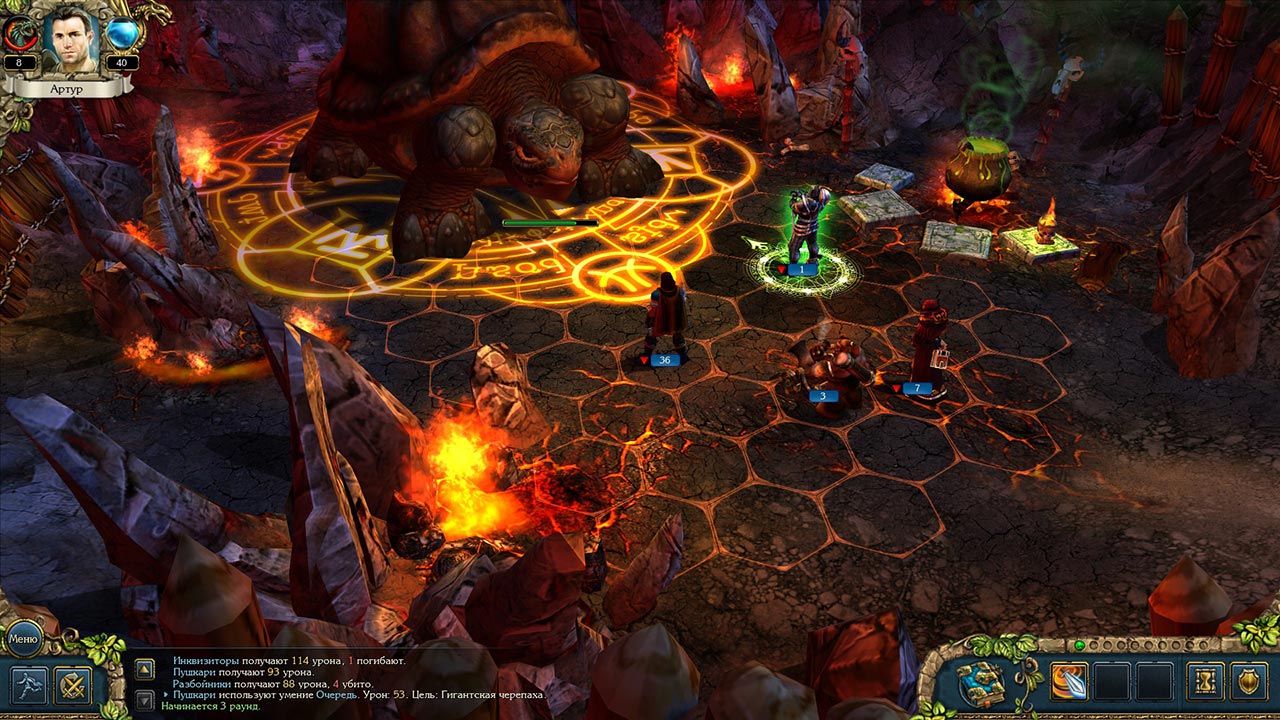Activate the glowing sword ability
This screenshot has height=720, width=1280.
coord(1069,682)
